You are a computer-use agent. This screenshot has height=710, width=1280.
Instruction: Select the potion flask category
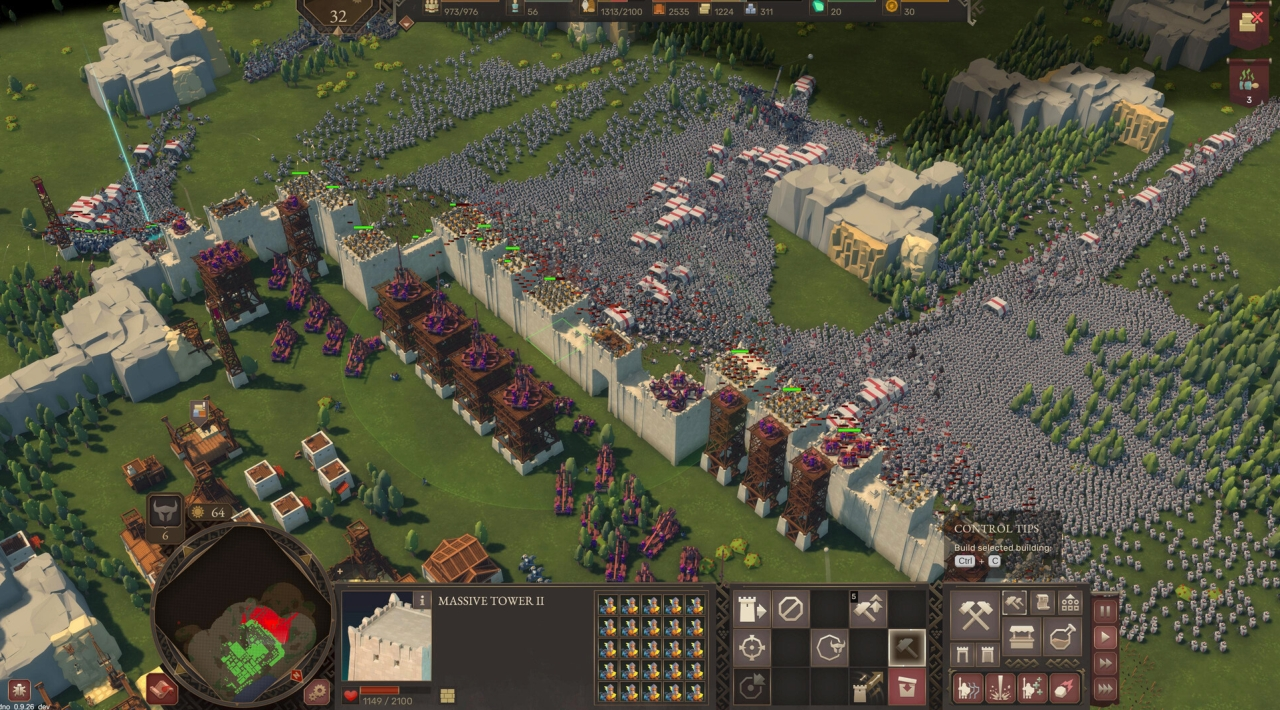tap(1062, 637)
